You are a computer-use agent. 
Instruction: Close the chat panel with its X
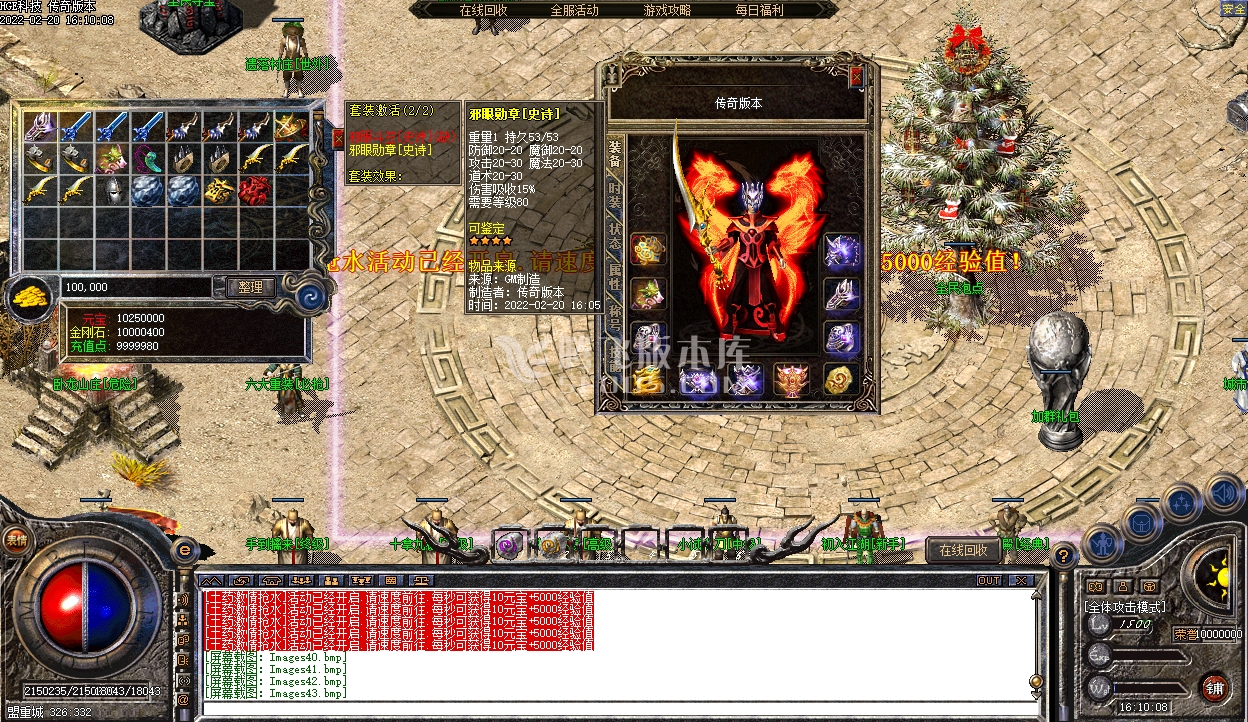pyautogui.click(x=1020, y=580)
